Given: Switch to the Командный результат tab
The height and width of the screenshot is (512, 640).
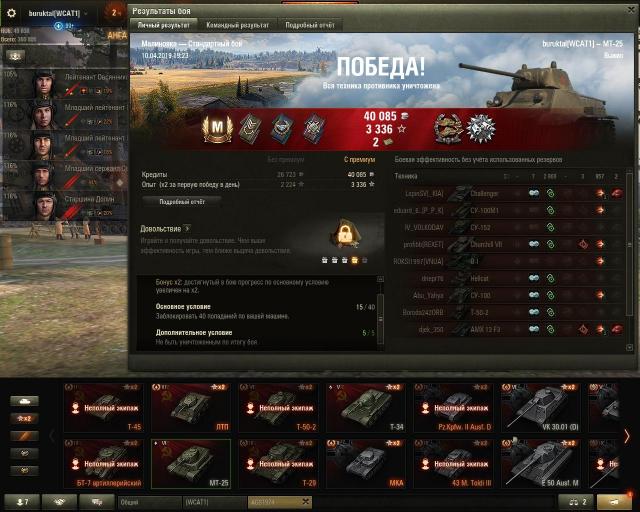Looking at the screenshot, I should coord(237,24).
